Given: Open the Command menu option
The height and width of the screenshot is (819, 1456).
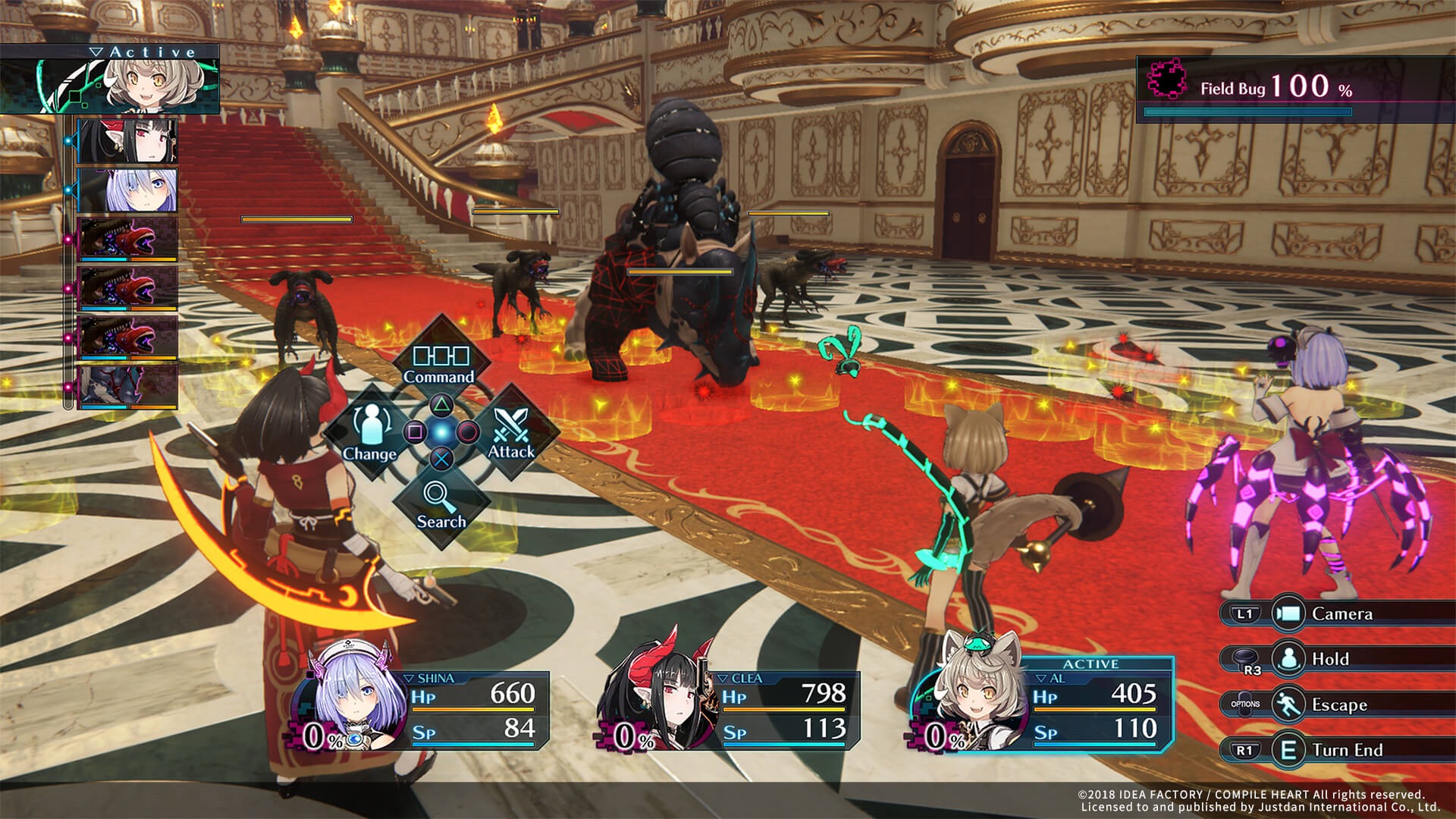Looking at the screenshot, I should tap(441, 362).
